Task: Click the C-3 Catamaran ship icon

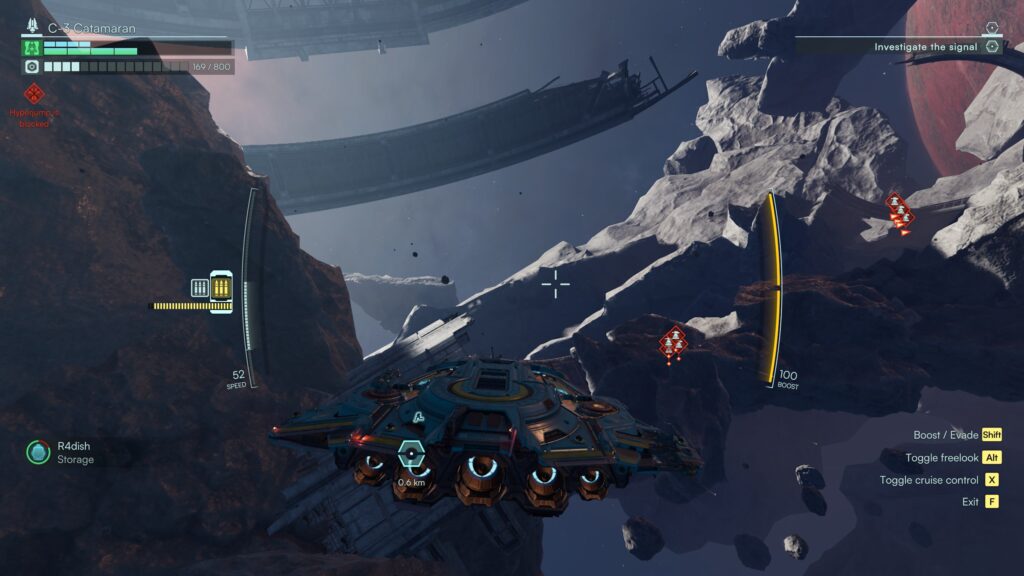Action: pyautogui.click(x=30, y=47)
